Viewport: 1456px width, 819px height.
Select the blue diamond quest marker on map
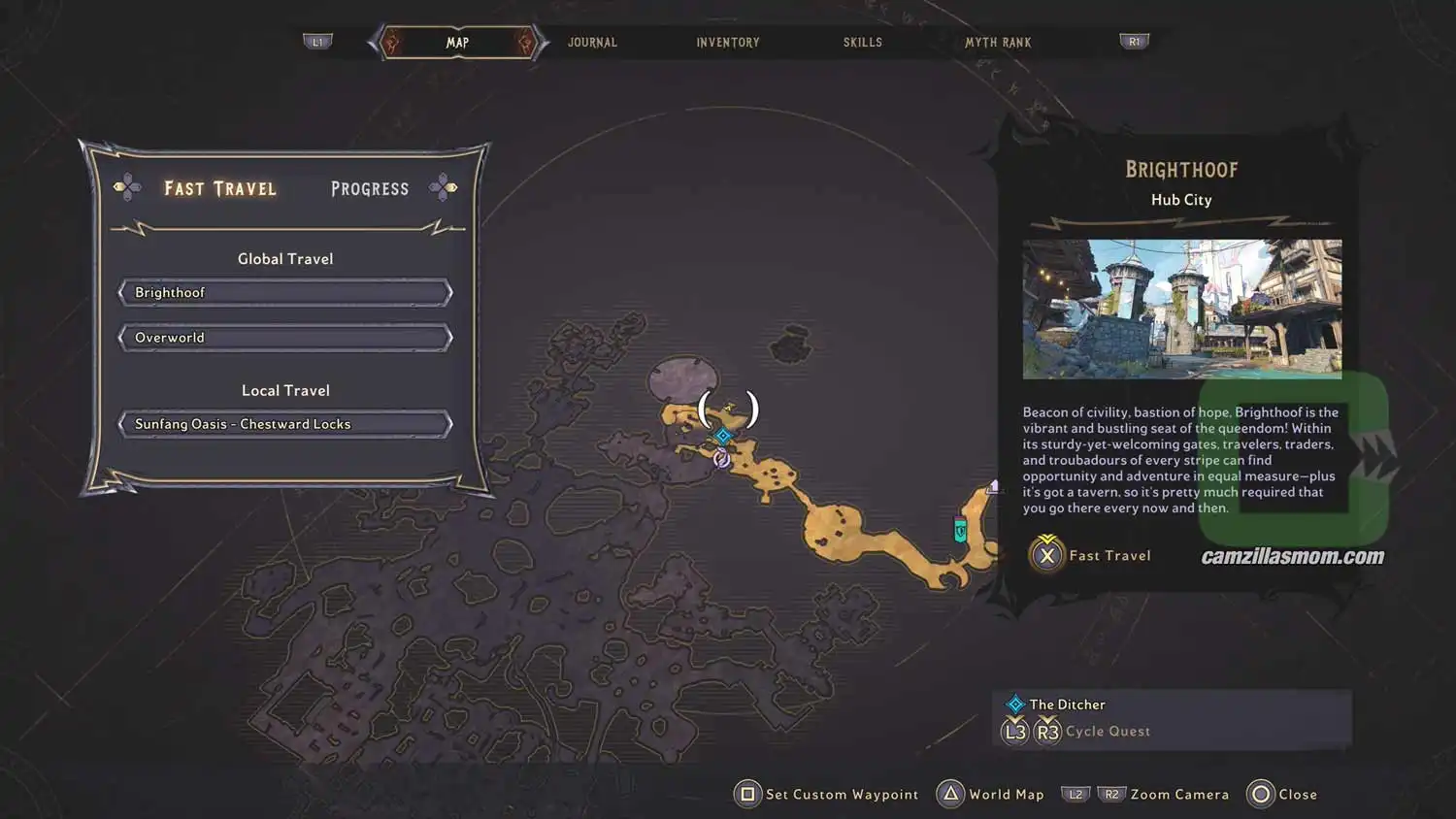click(723, 436)
